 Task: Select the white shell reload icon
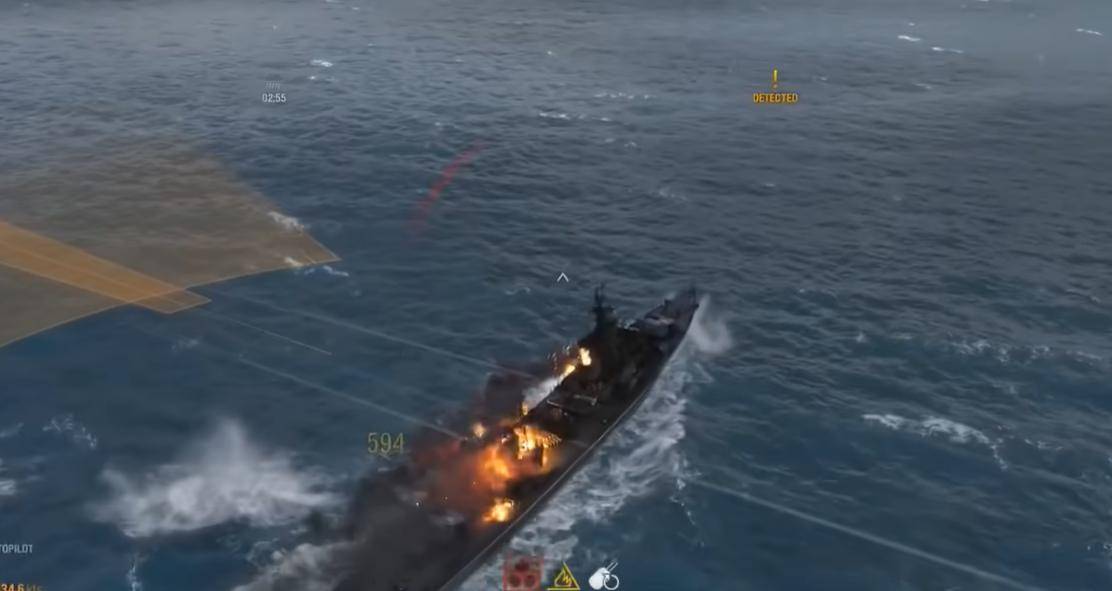604,577
